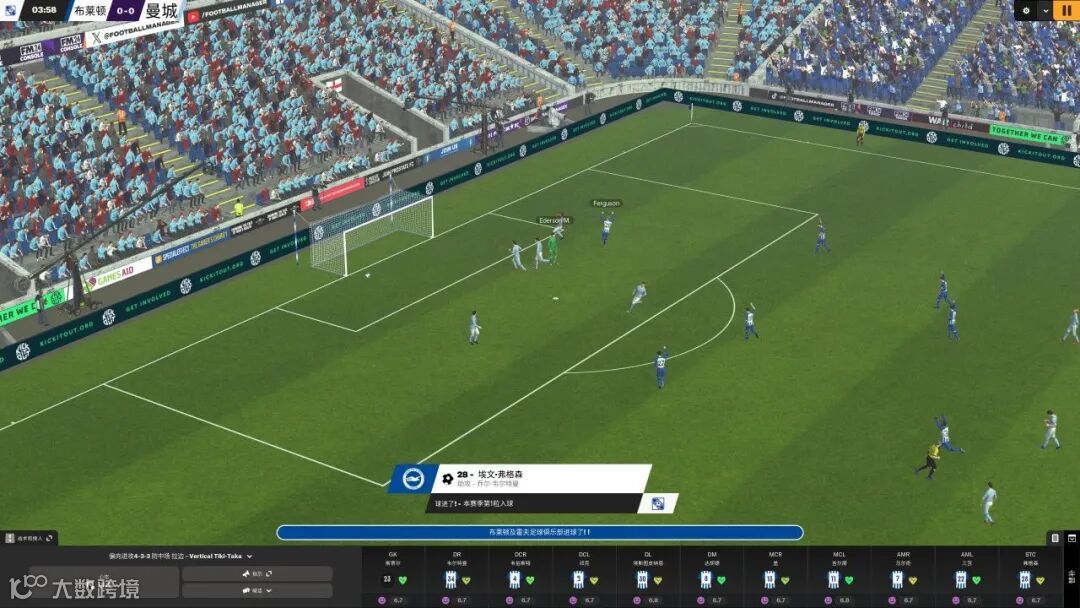
Task: Select the GK player card
Action: click(x=392, y=577)
